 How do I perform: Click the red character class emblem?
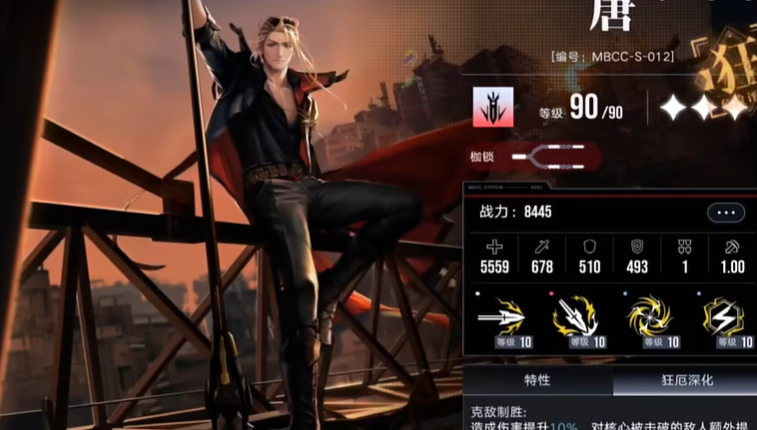(493, 107)
